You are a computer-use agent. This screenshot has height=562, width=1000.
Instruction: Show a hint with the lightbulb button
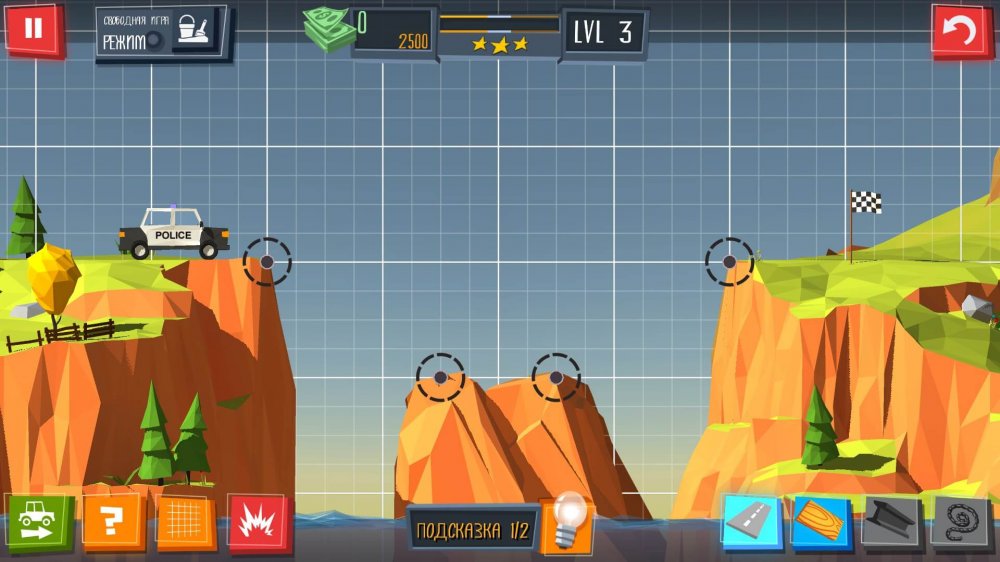click(568, 523)
